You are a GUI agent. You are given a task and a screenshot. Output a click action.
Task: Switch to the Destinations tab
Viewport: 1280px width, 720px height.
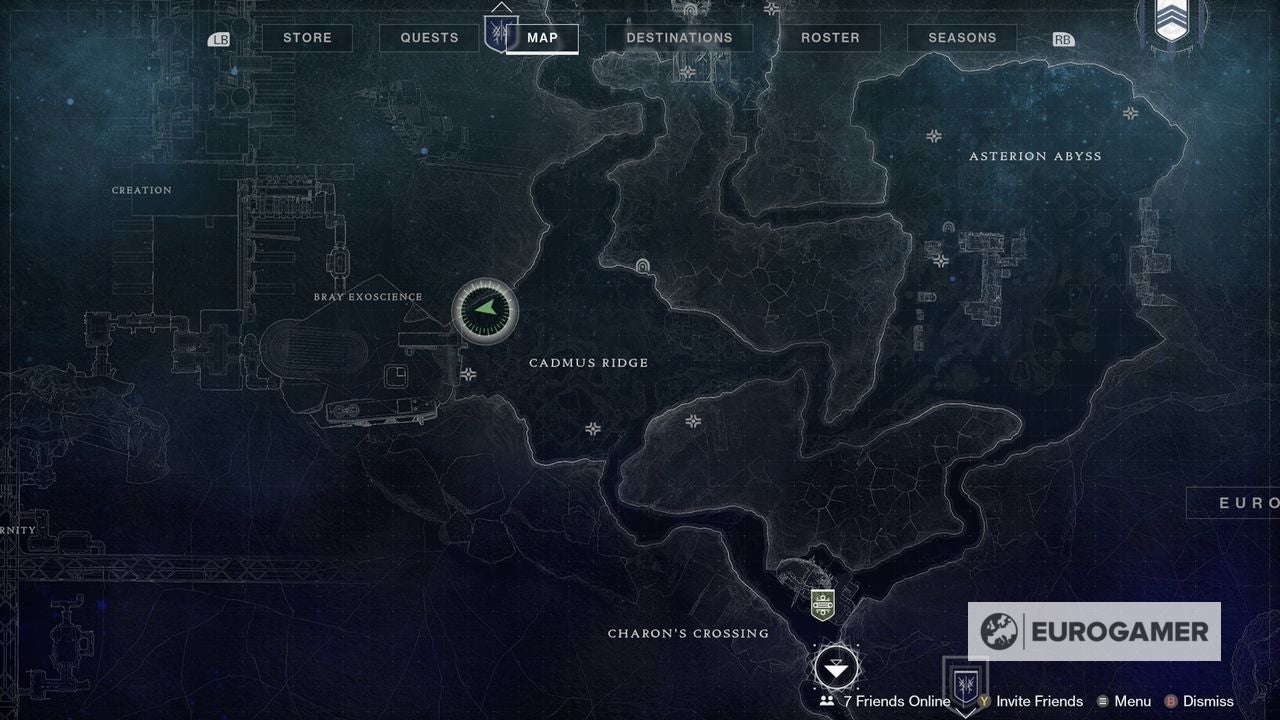[x=679, y=37]
